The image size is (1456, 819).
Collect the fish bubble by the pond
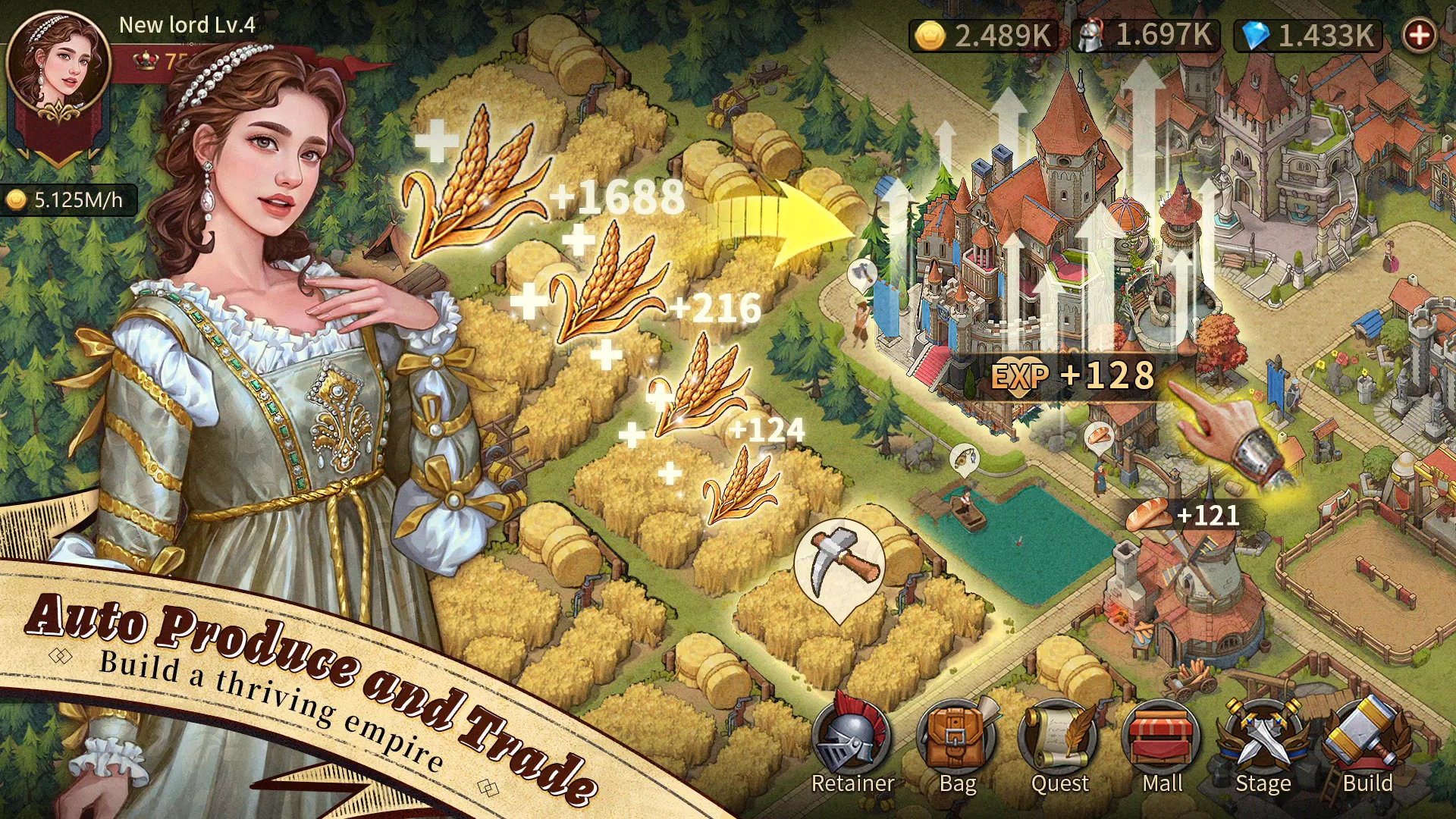click(x=964, y=457)
